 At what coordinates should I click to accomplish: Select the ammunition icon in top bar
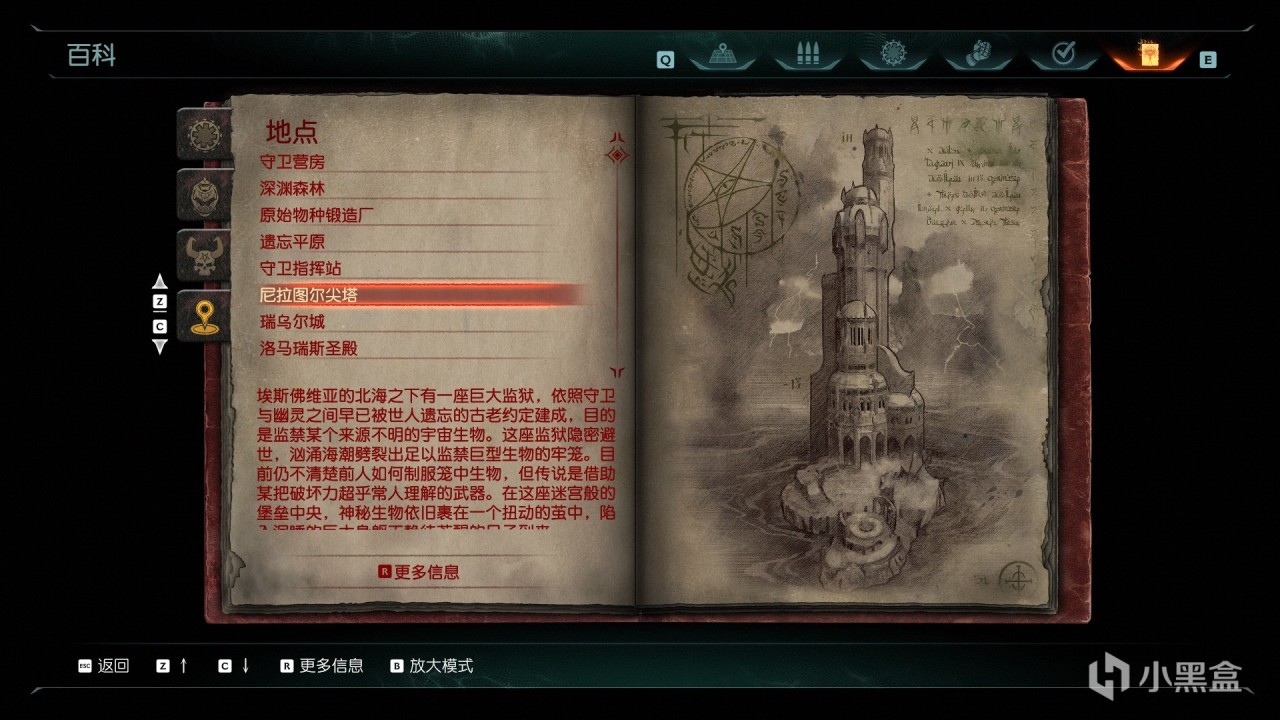tap(806, 55)
